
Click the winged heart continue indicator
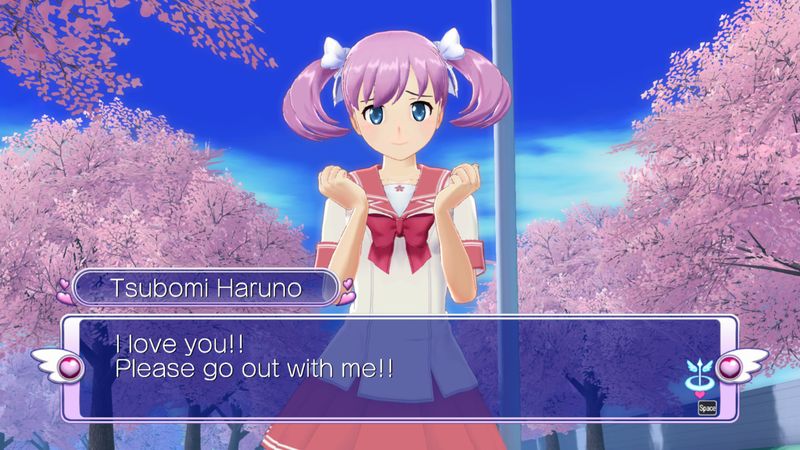tap(699, 370)
